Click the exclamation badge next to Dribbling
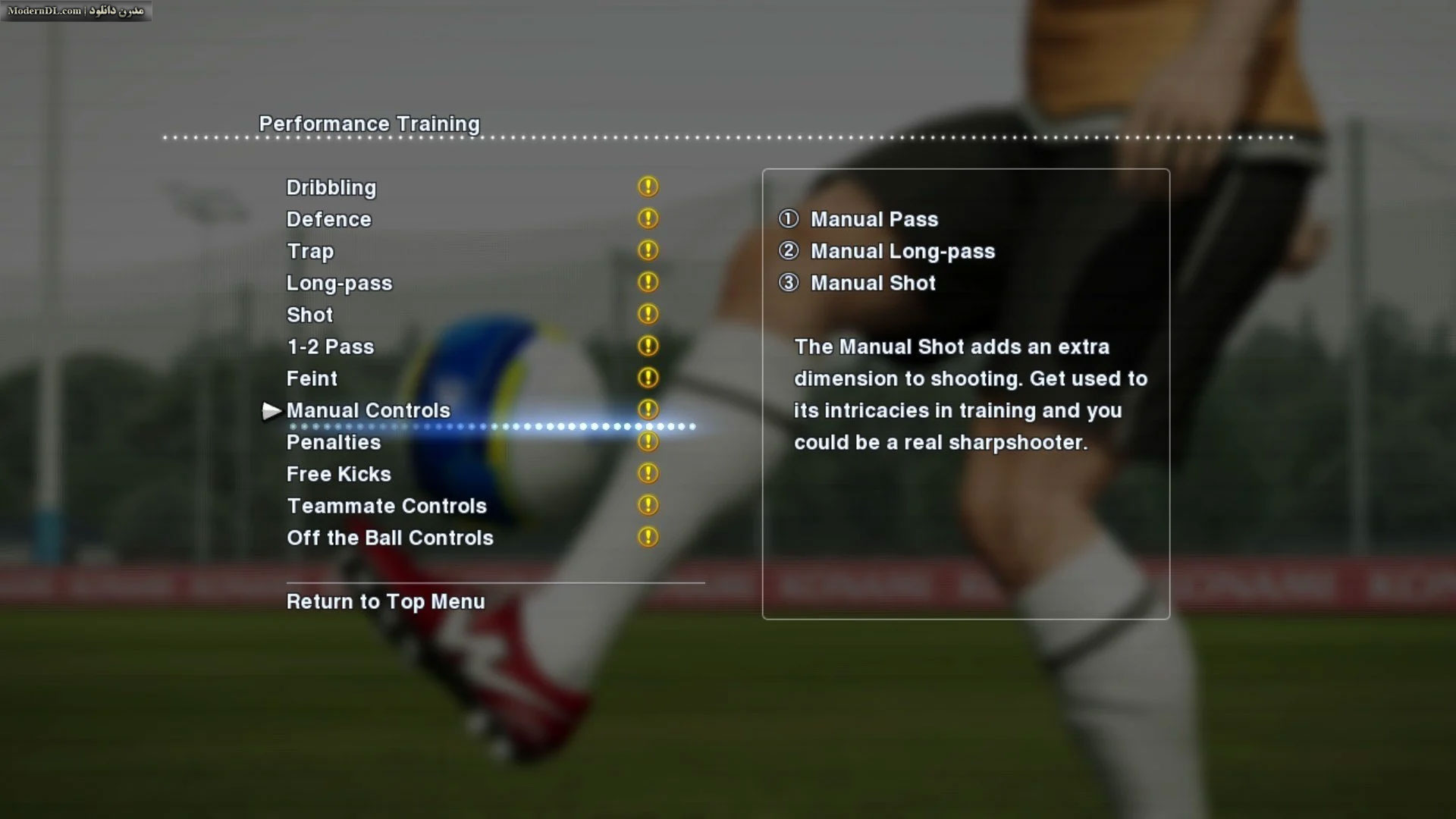 [x=648, y=187]
